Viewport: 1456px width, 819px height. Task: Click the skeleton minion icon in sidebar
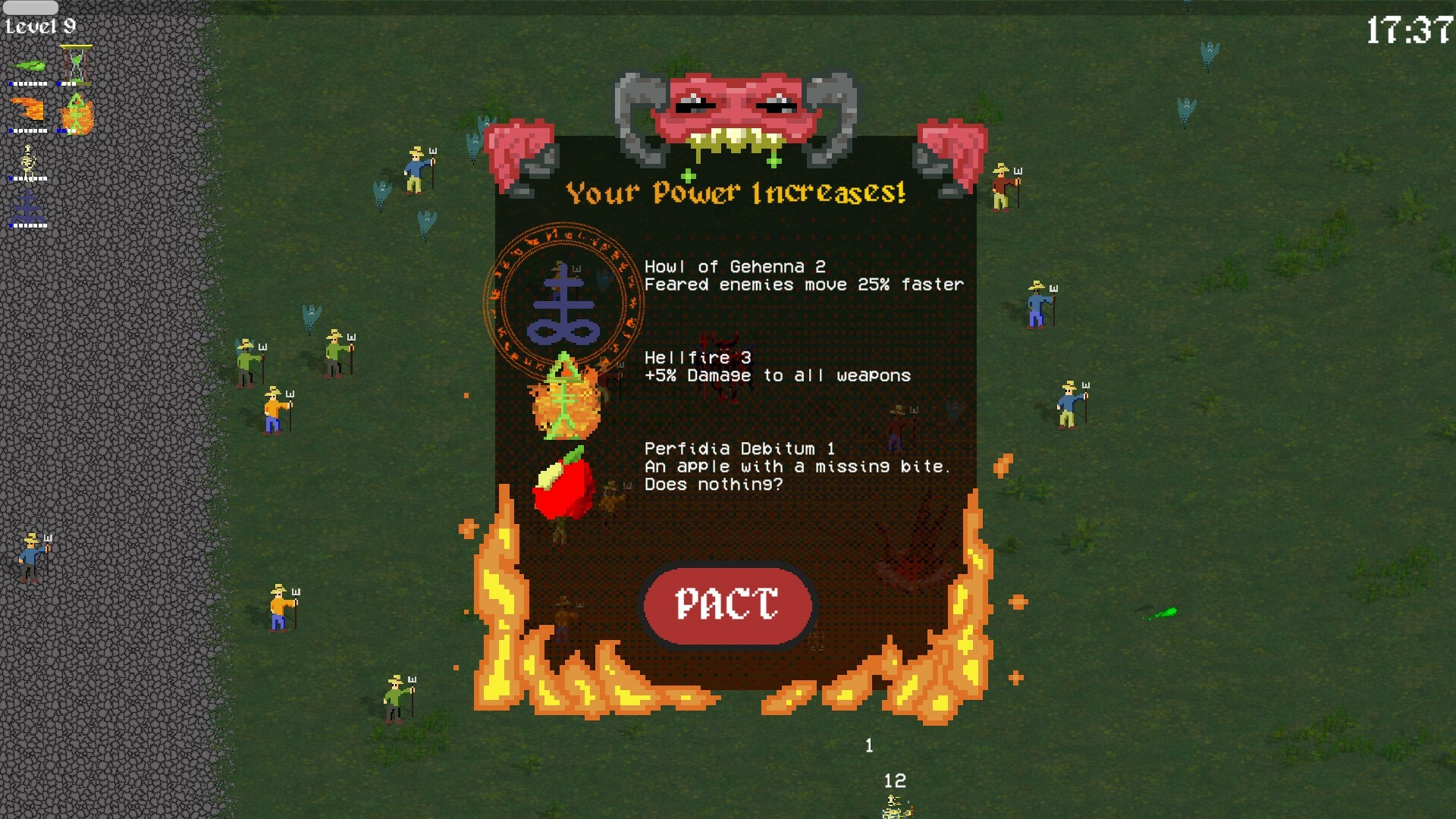[x=28, y=161]
